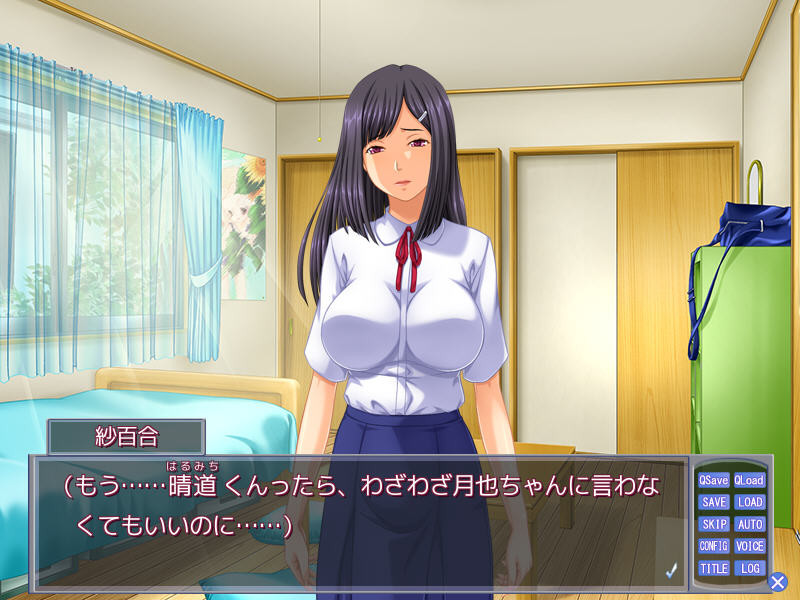
Task: Replay the VOICE line
Action: click(749, 546)
